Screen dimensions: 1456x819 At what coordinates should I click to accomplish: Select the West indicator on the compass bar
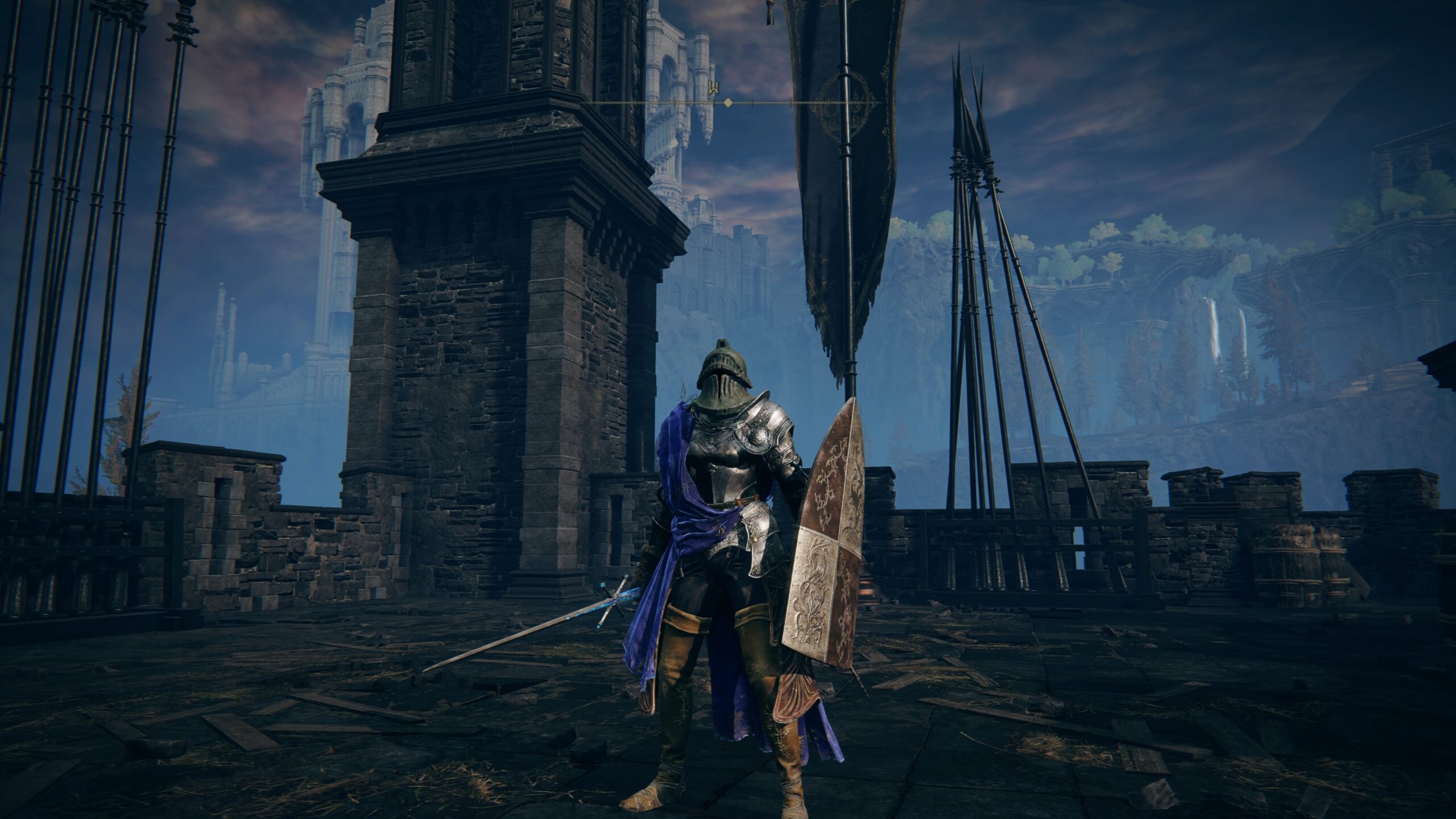click(x=714, y=88)
